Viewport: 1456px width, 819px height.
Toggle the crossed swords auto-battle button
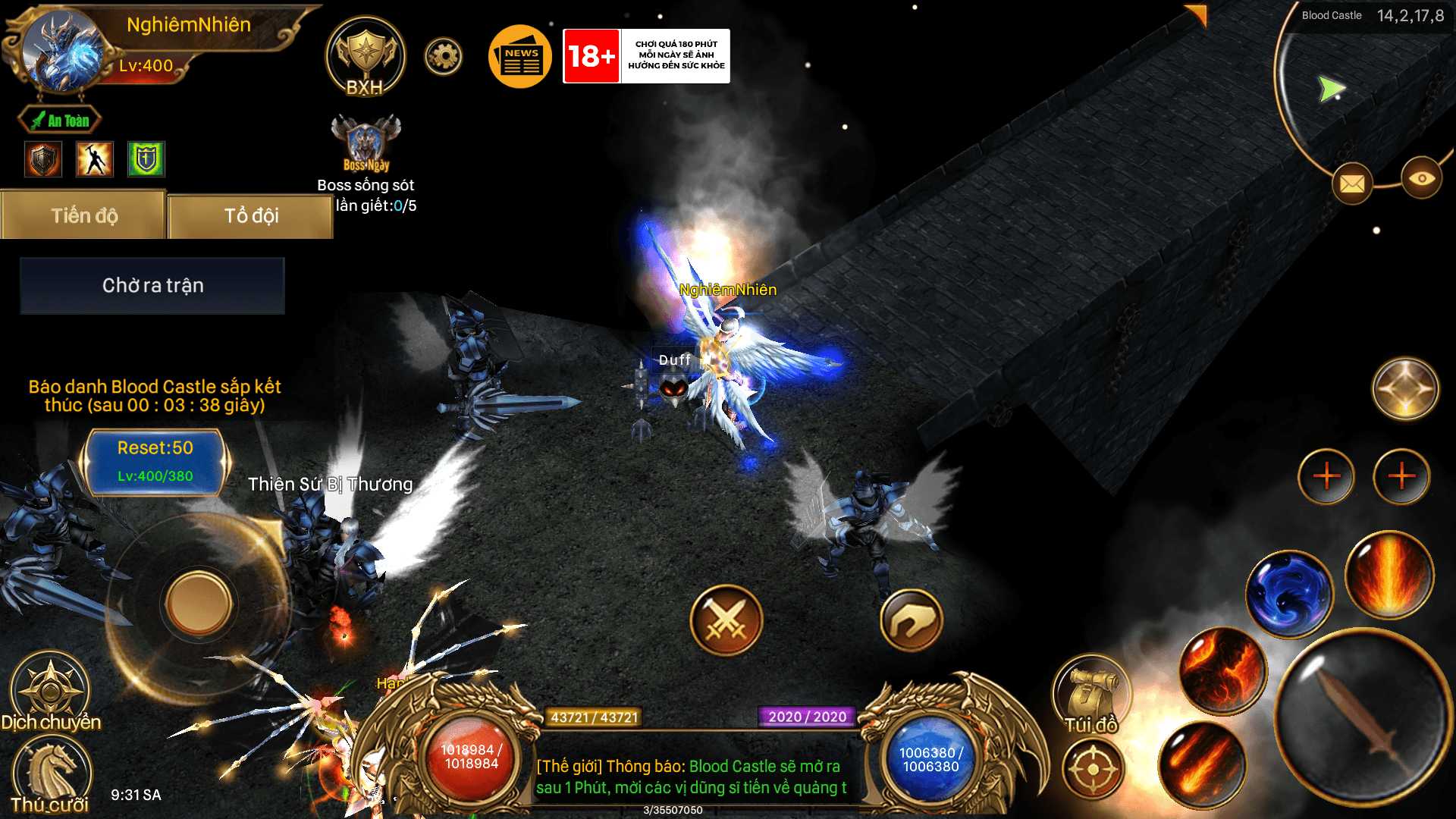pos(726,620)
